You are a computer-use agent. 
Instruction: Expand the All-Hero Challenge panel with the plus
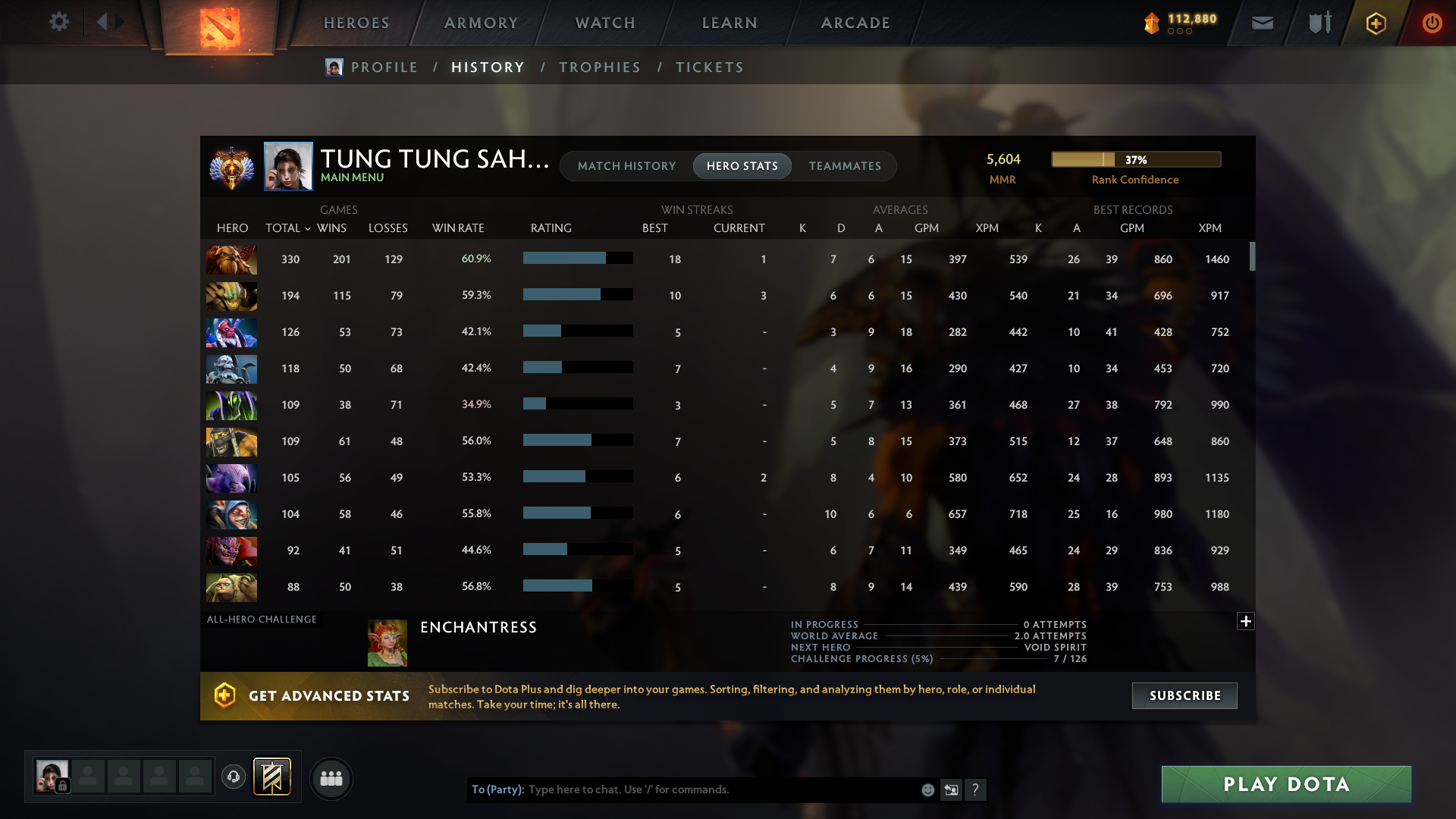point(1244,621)
